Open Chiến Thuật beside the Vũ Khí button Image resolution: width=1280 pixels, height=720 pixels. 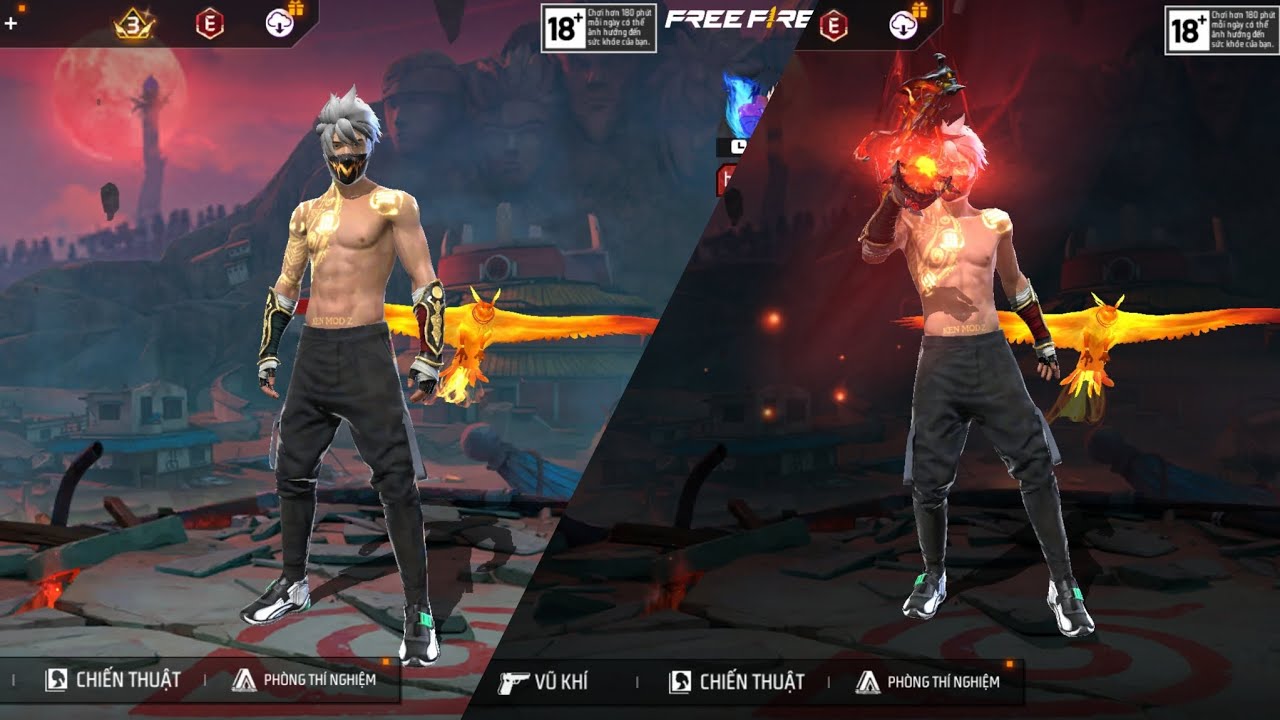tap(737, 682)
